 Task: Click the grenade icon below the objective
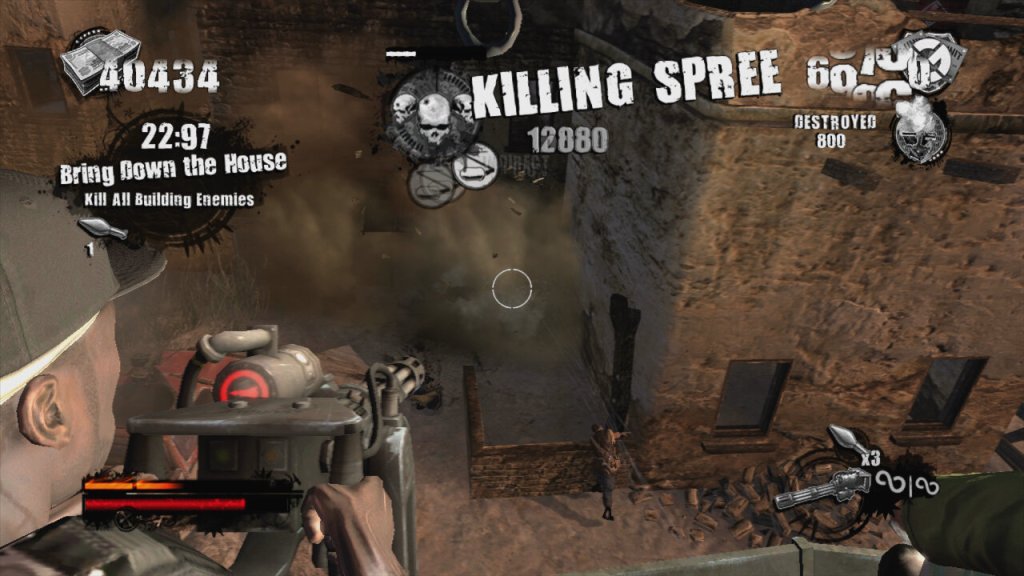[105, 232]
